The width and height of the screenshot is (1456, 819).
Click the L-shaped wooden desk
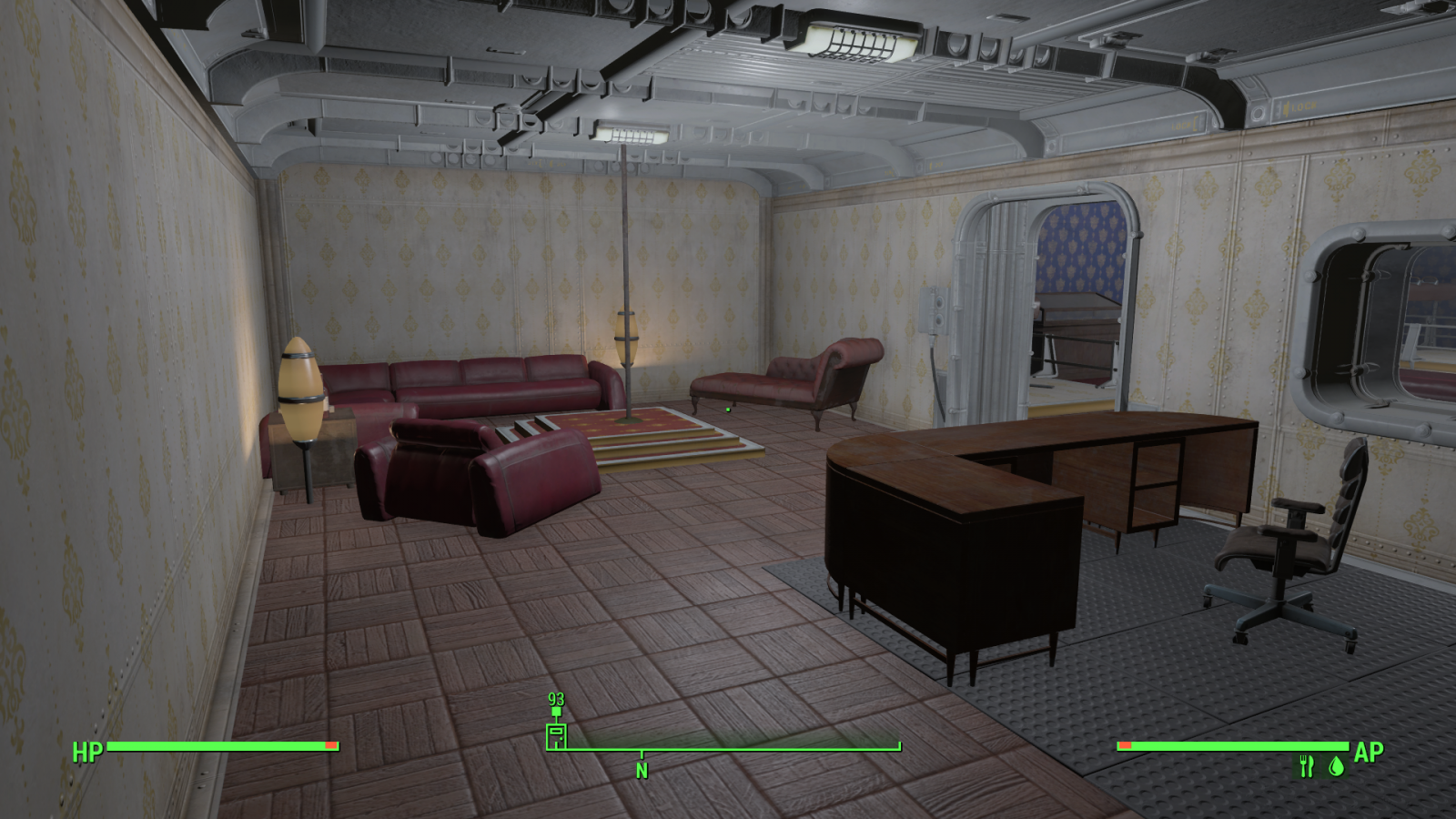[1046, 455]
